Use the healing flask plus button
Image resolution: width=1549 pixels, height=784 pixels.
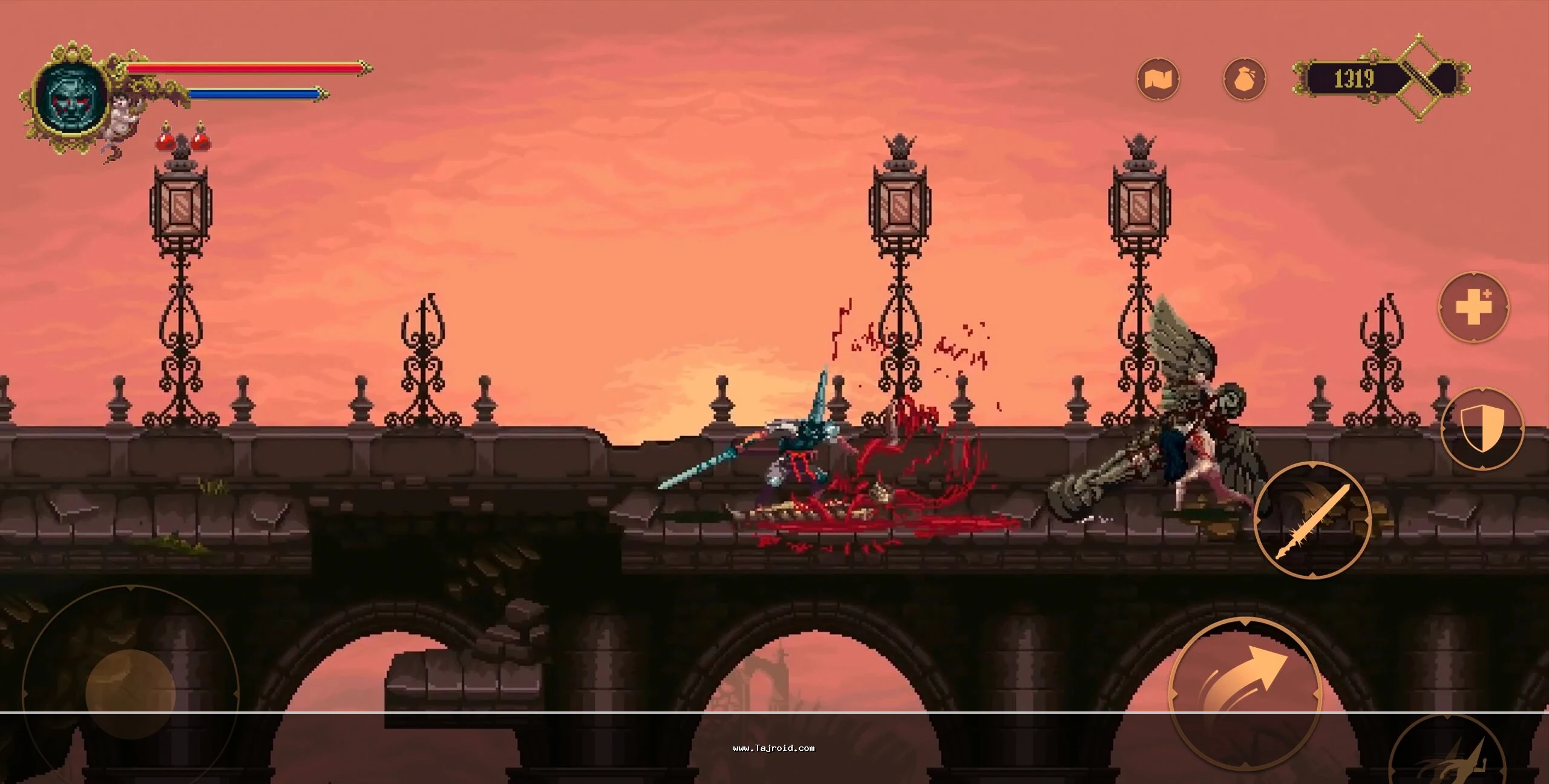tap(1473, 307)
